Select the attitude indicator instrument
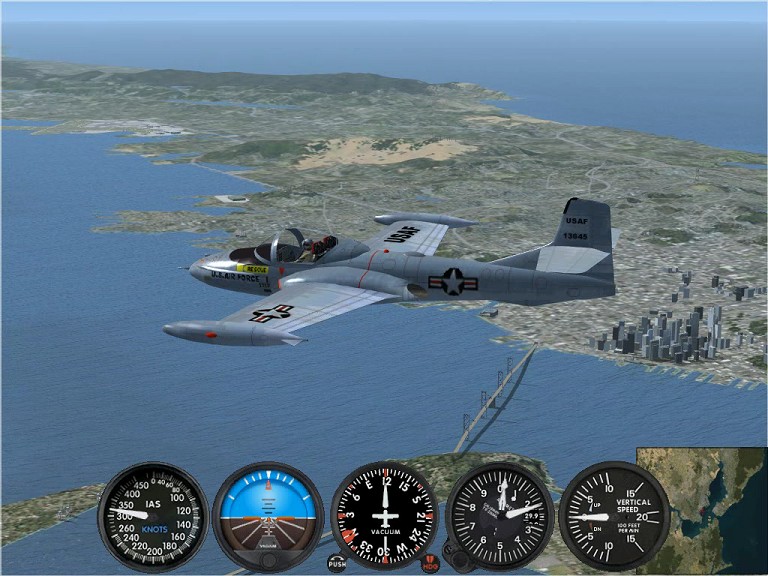Image resolution: width=768 pixels, height=576 pixels. [x=268, y=516]
